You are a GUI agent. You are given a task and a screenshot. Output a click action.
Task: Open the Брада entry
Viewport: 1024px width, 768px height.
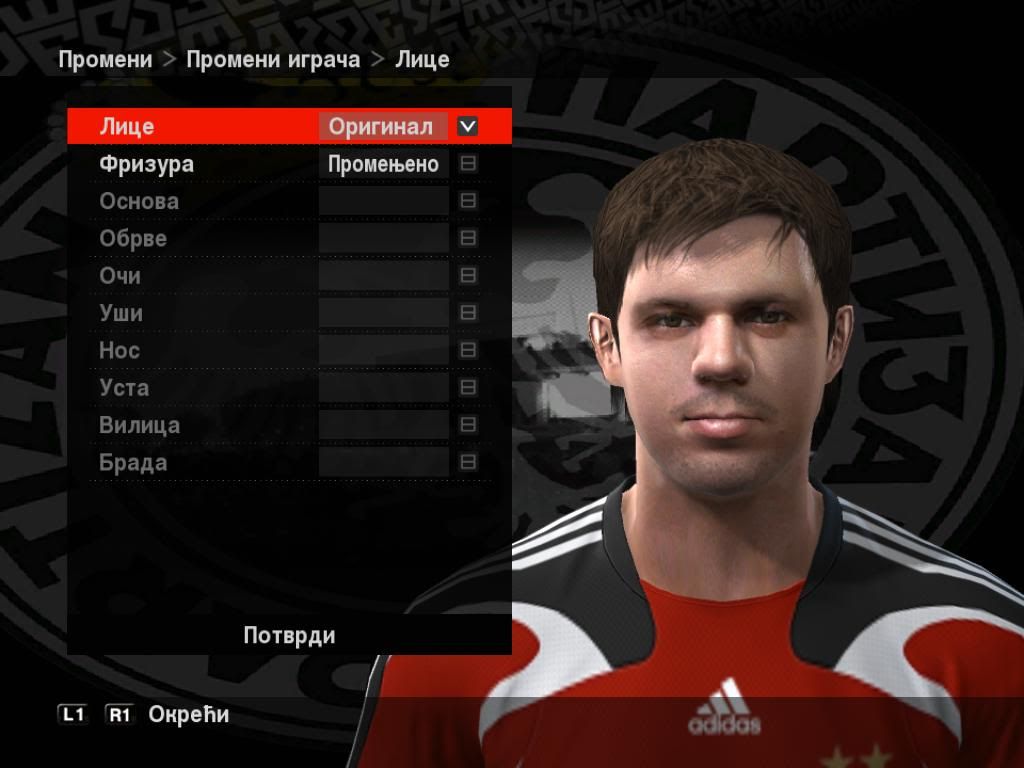pyautogui.click(x=133, y=463)
